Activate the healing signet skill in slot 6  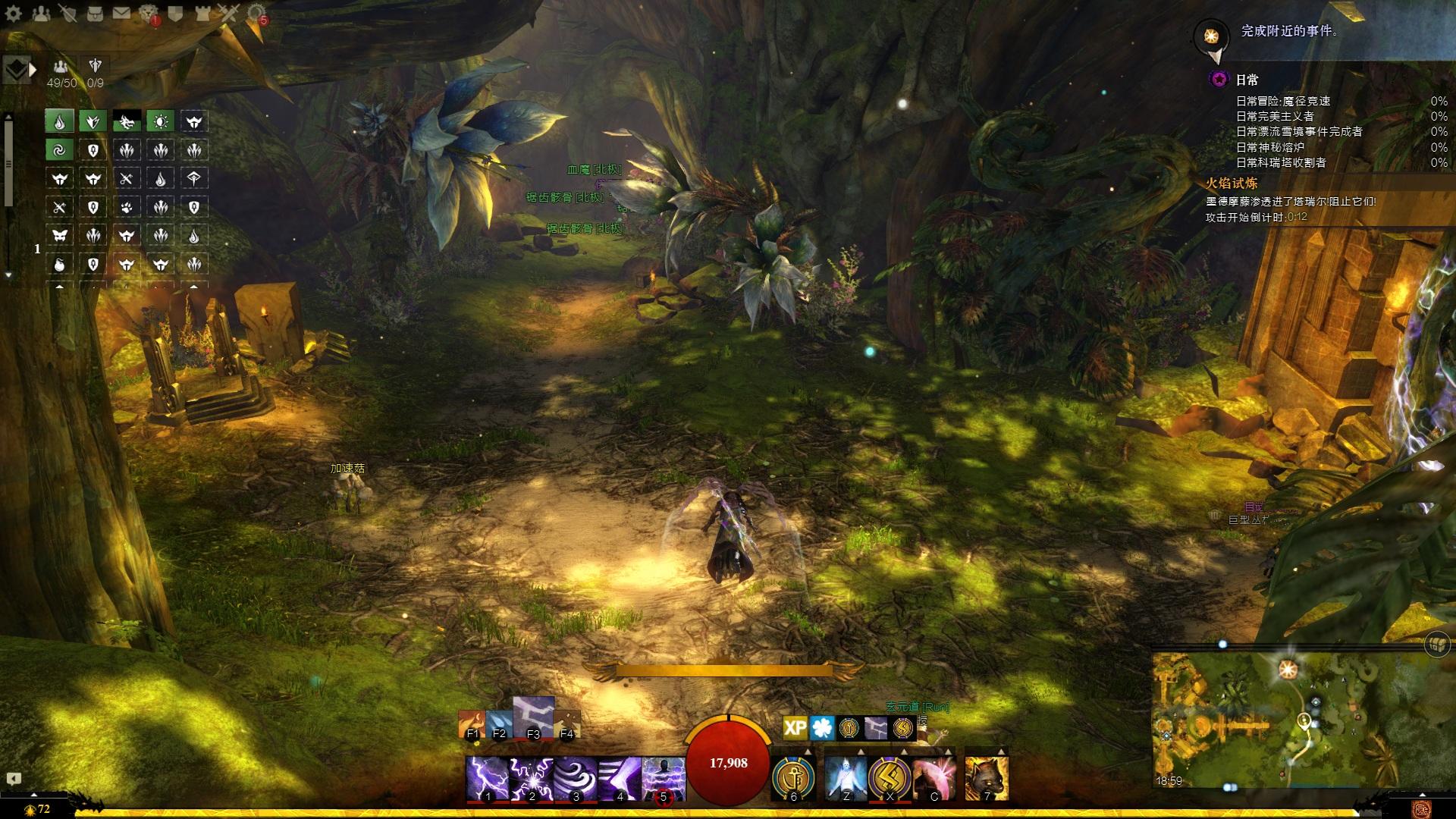(x=793, y=778)
